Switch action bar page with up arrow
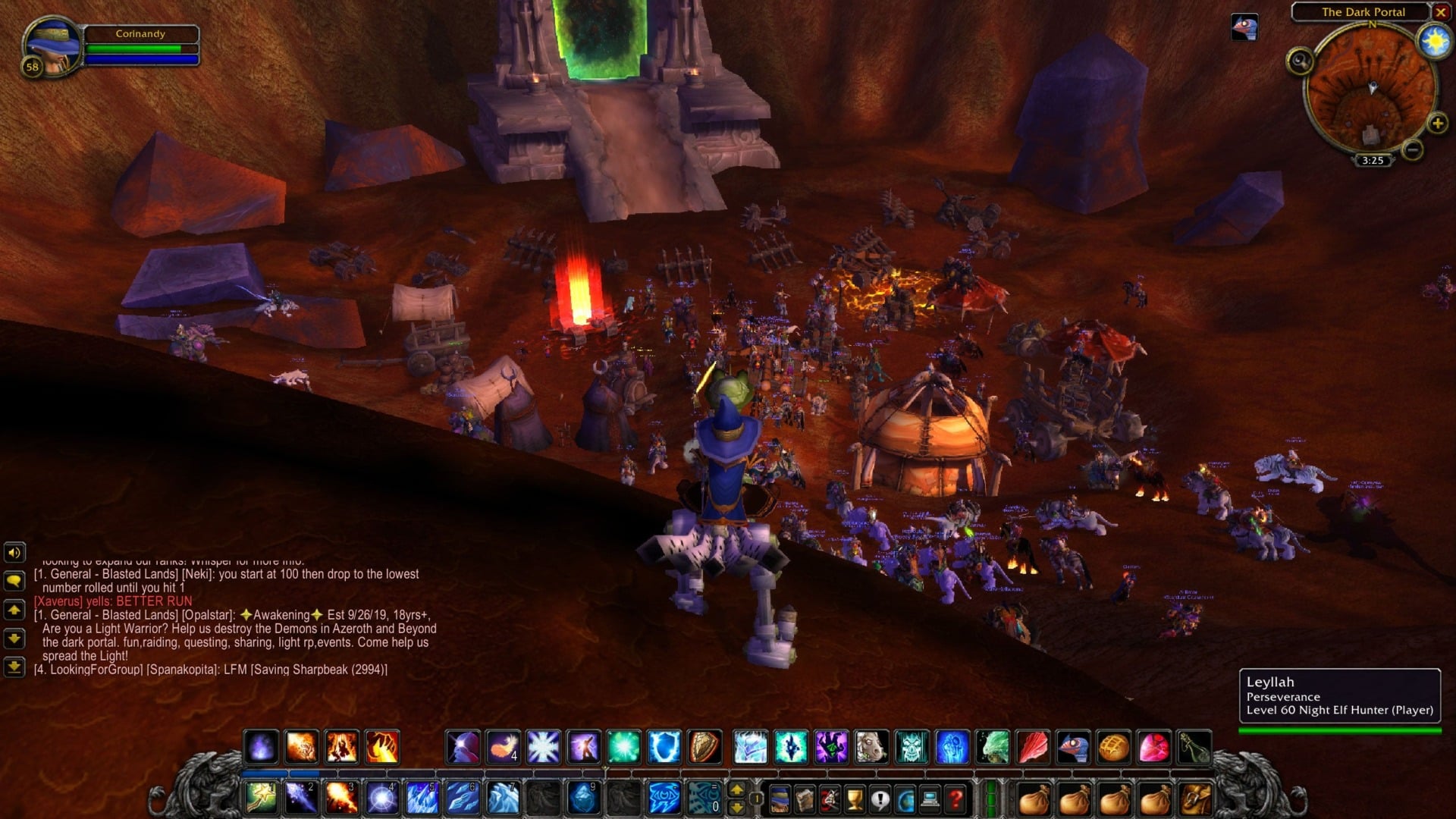The image size is (1456, 819). tap(736, 787)
